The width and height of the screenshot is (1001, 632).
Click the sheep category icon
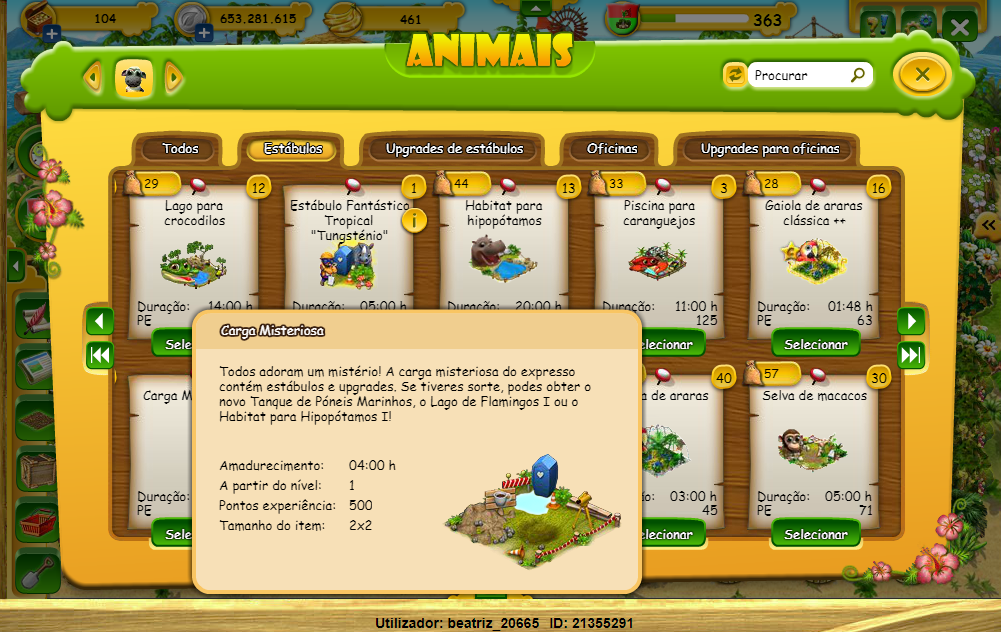134,77
